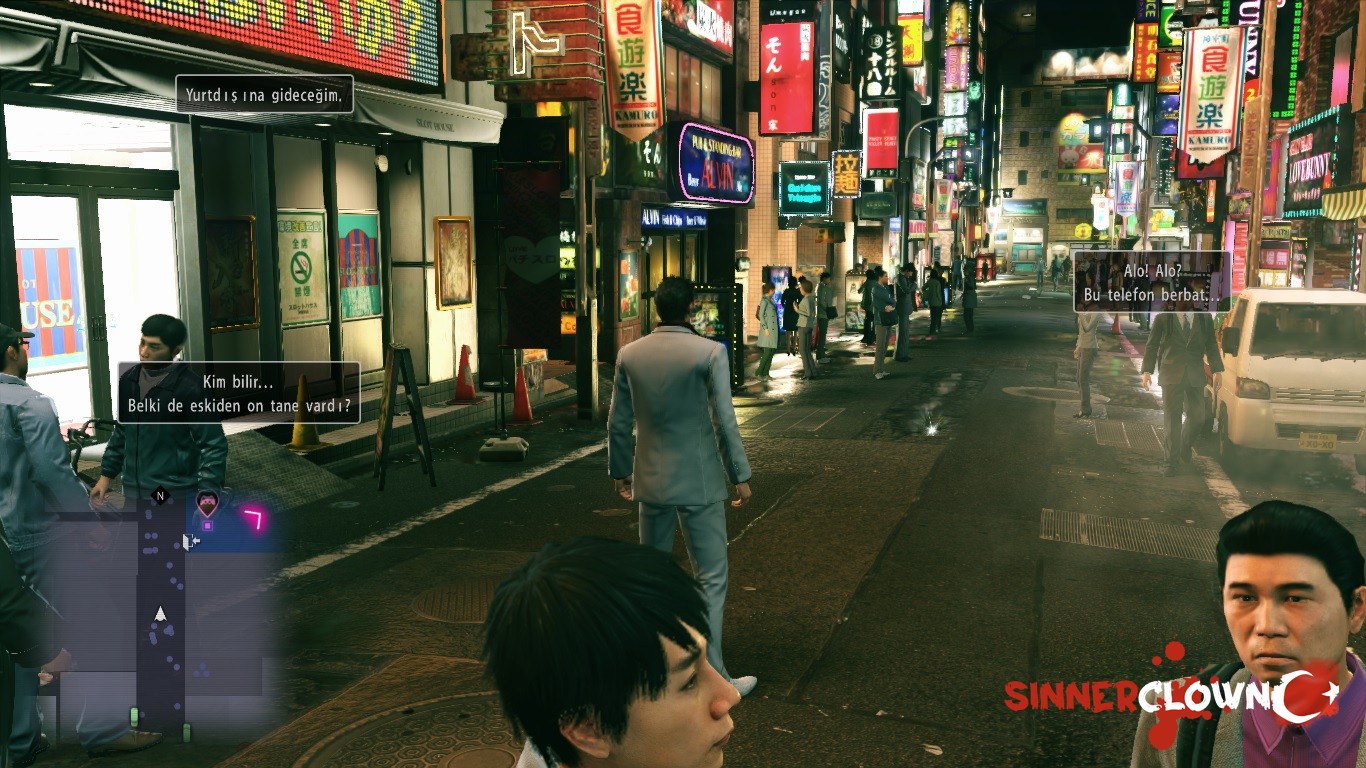Open the street minimap
The height and width of the screenshot is (768, 1366).
(160, 610)
